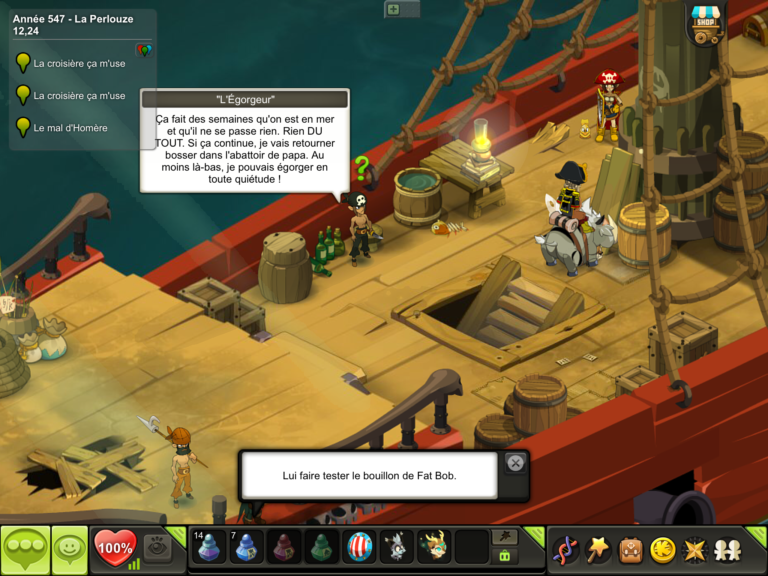This screenshot has width=768, height=576.
Task: Select the golden mask hotbar item
Action: coord(434,548)
